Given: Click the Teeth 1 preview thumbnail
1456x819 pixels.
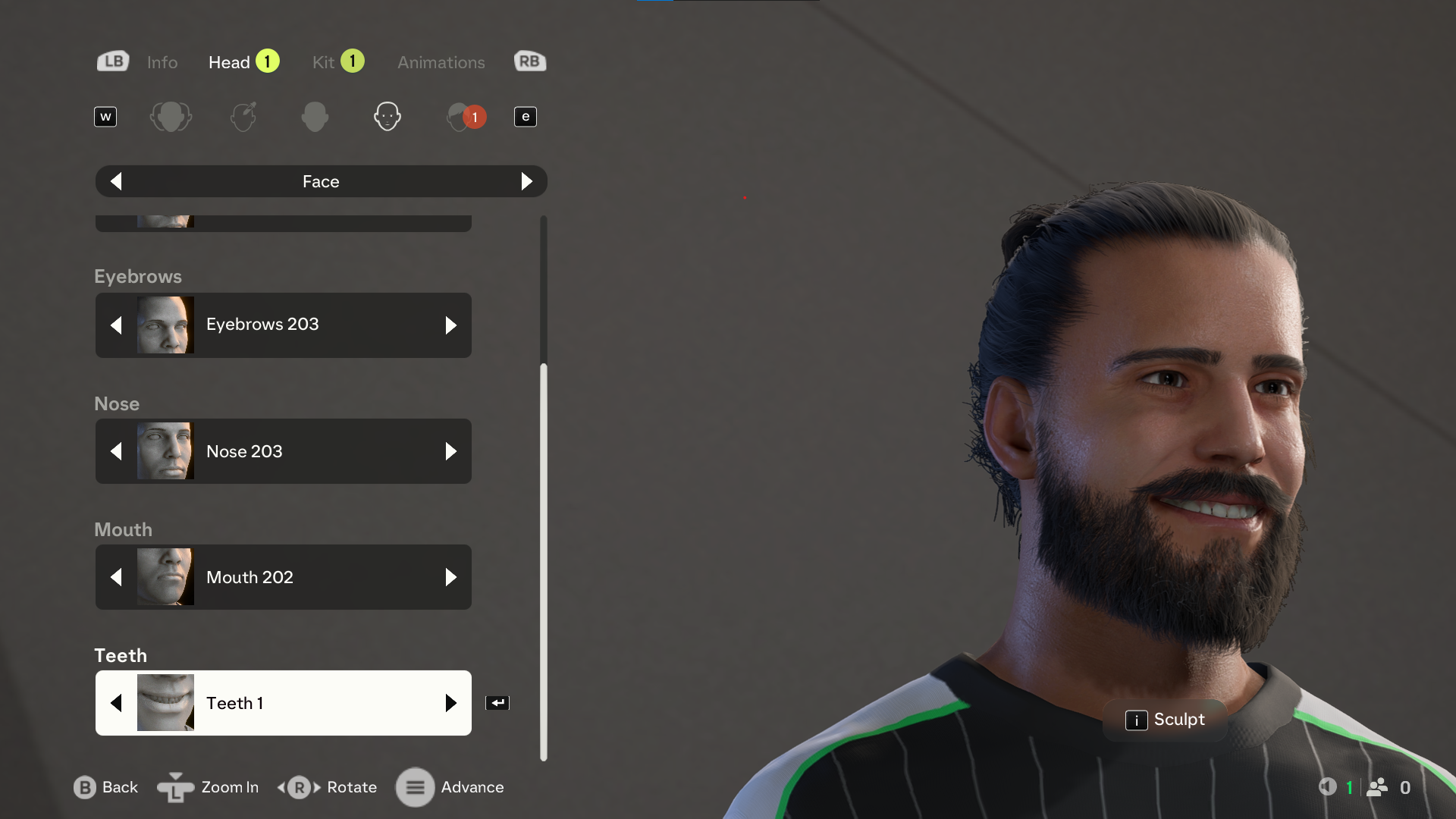Looking at the screenshot, I should (x=165, y=702).
